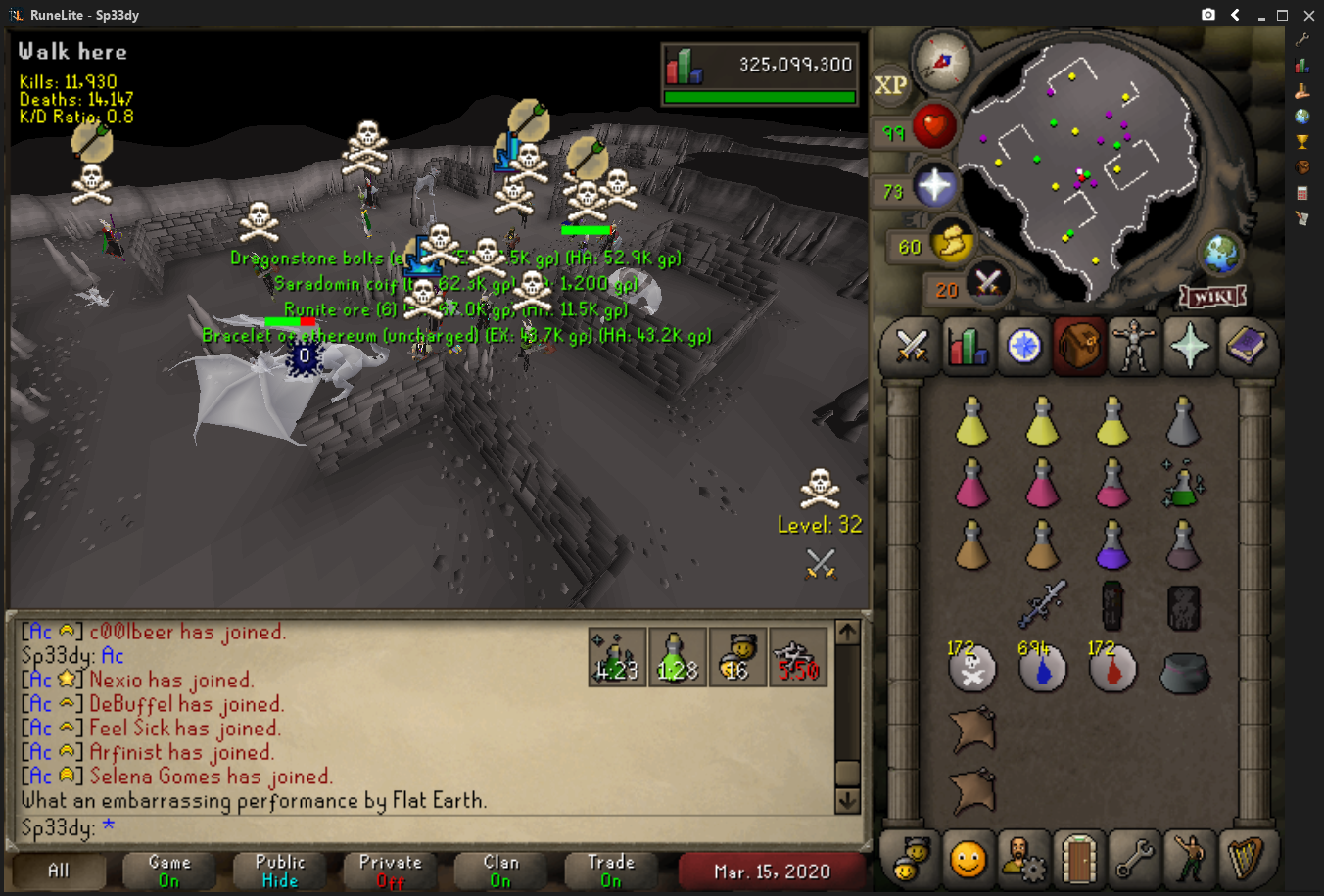Activate quick-prayers orb
Image resolution: width=1324 pixels, height=896 pixels.
933,186
